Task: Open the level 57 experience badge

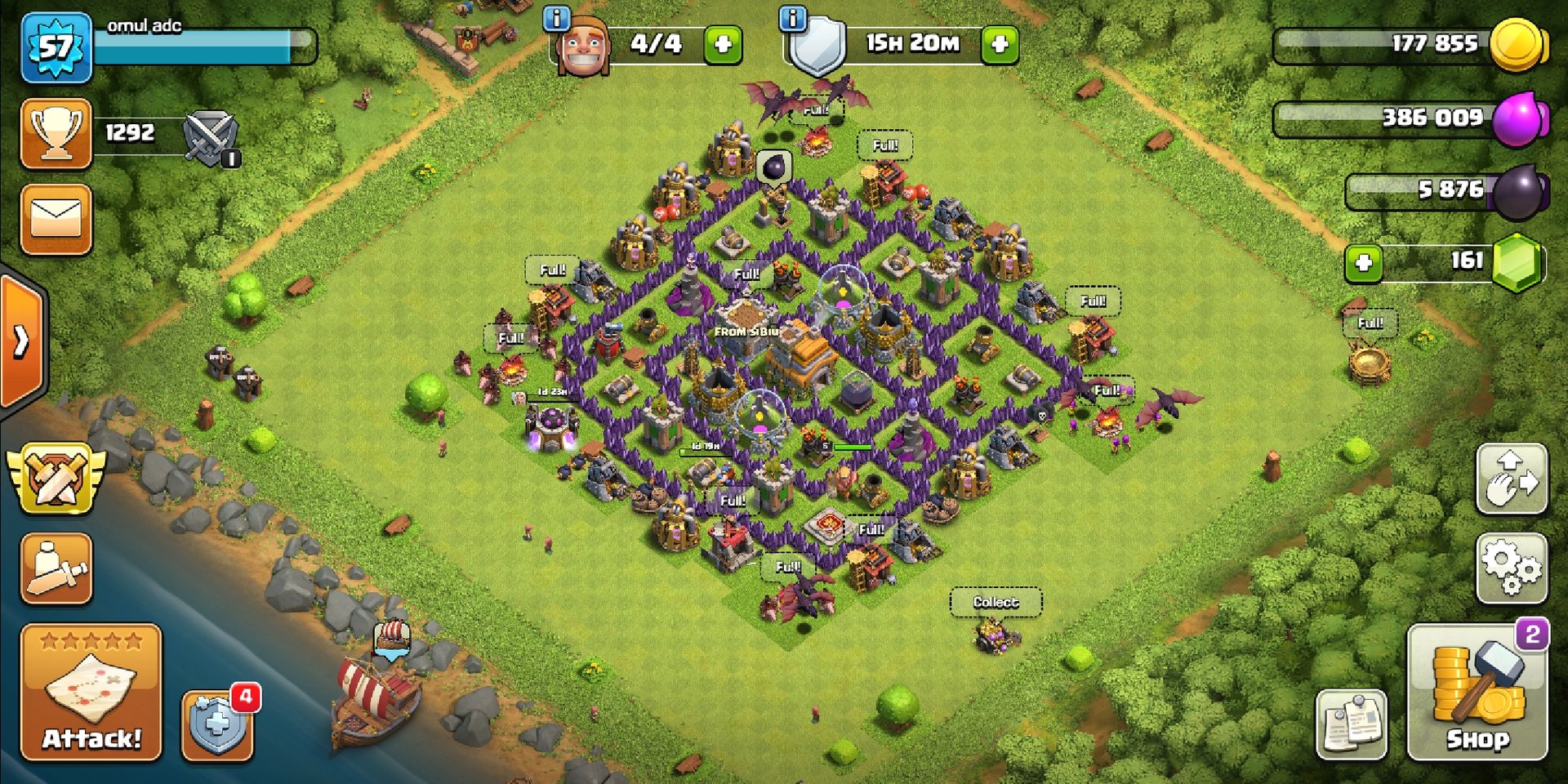Action: pyautogui.click(x=56, y=47)
